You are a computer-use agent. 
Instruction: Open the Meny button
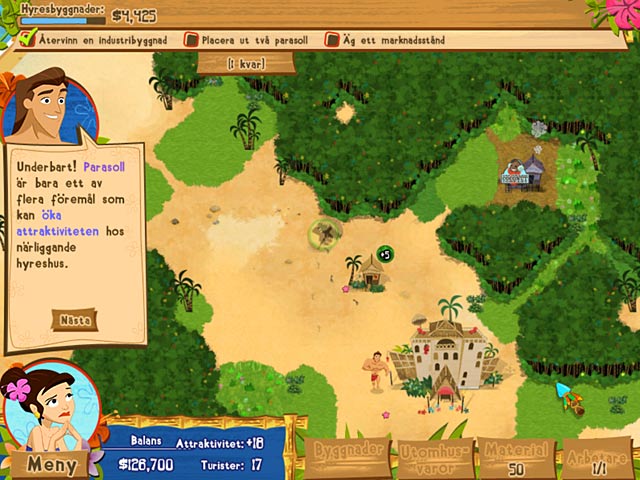pos(50,464)
